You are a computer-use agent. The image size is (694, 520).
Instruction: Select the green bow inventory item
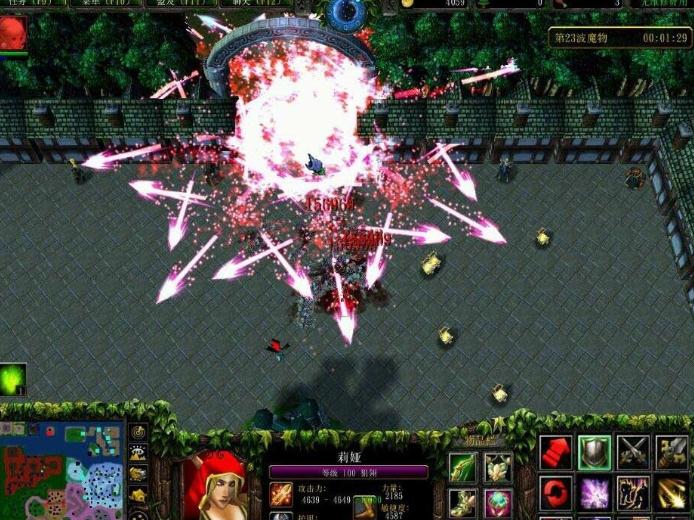click(x=464, y=468)
